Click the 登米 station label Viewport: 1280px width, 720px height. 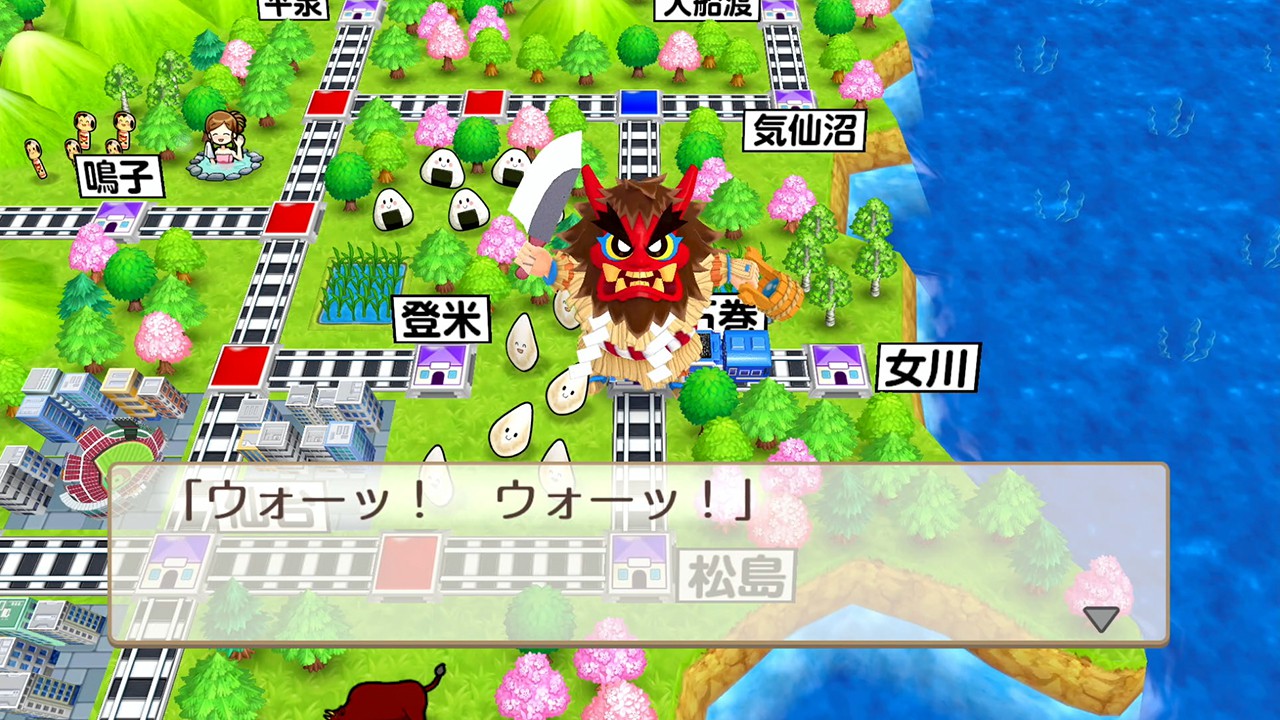coord(442,316)
